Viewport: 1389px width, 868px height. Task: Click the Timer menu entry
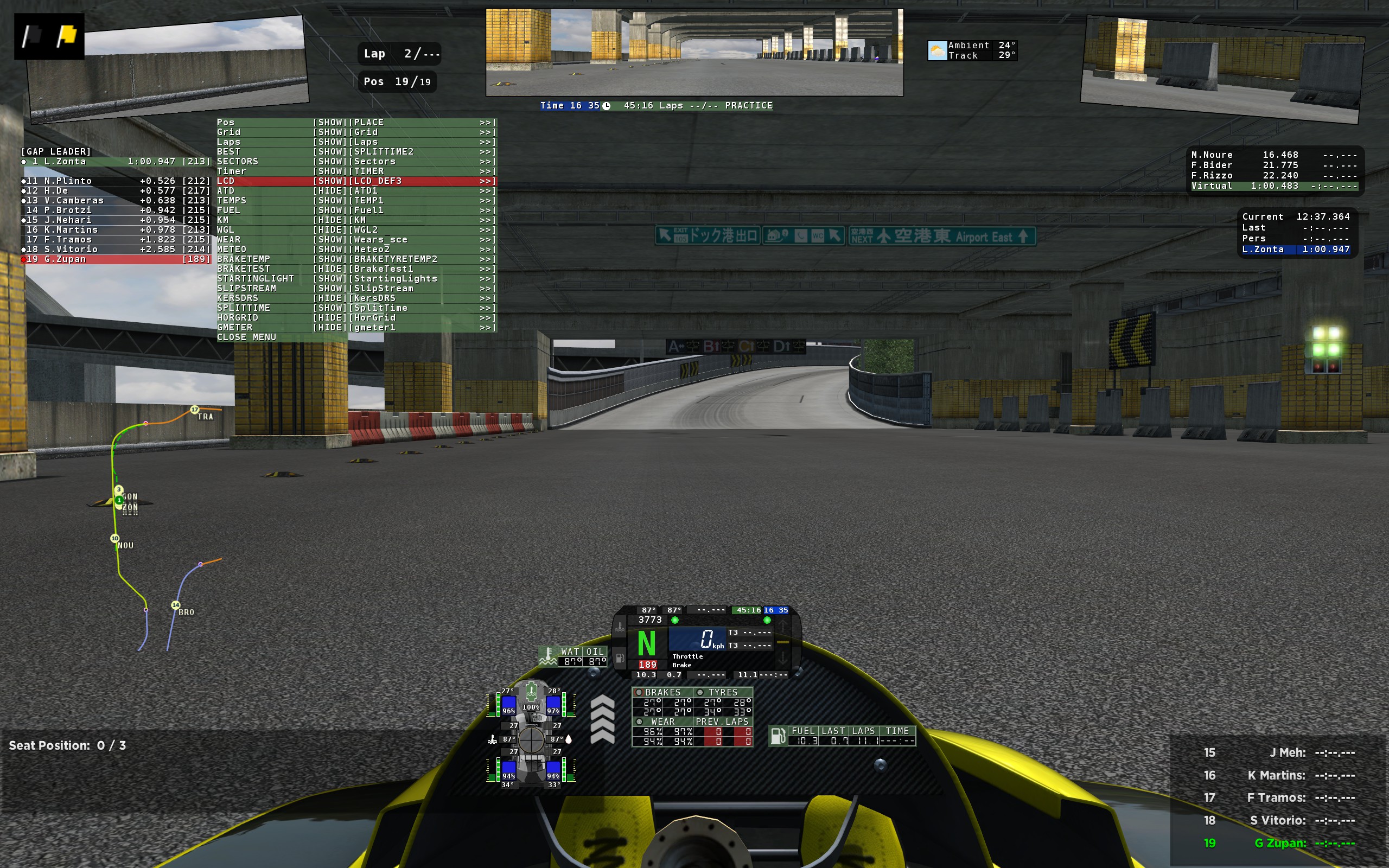tap(356, 171)
